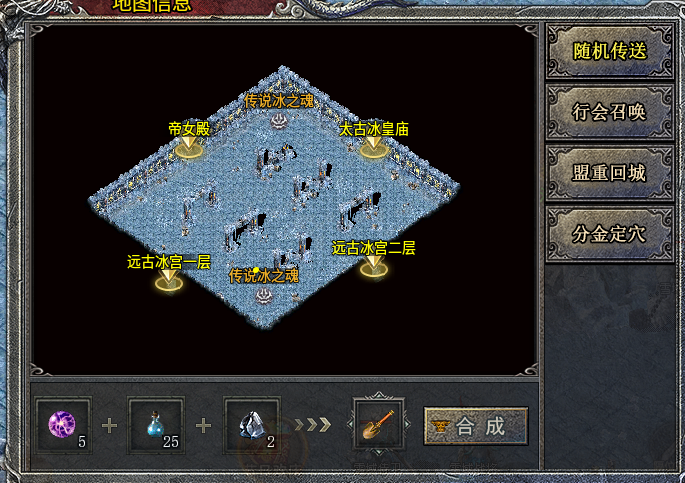Select the 太古冰皇庙 map marker
The height and width of the screenshot is (483, 685).
(x=372, y=146)
